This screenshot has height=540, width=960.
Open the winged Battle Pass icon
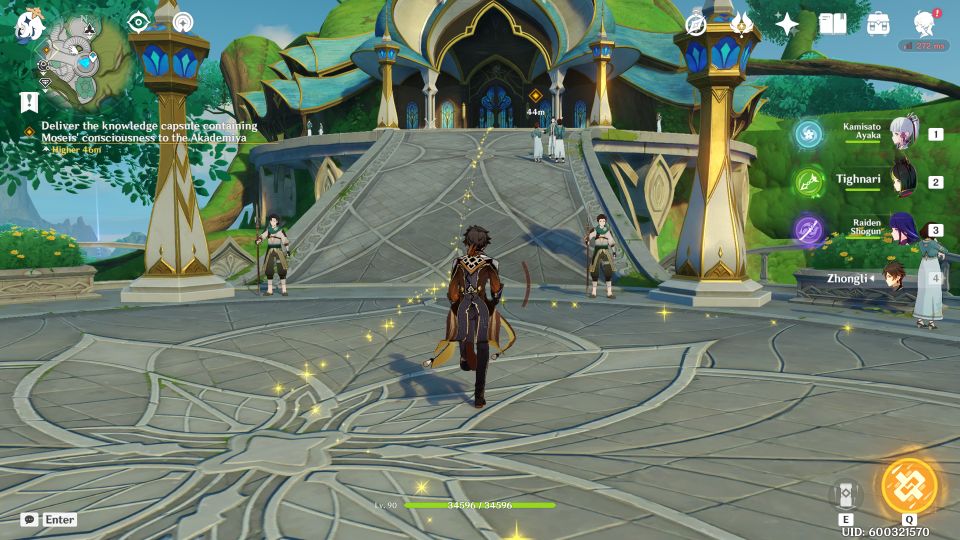tap(741, 24)
